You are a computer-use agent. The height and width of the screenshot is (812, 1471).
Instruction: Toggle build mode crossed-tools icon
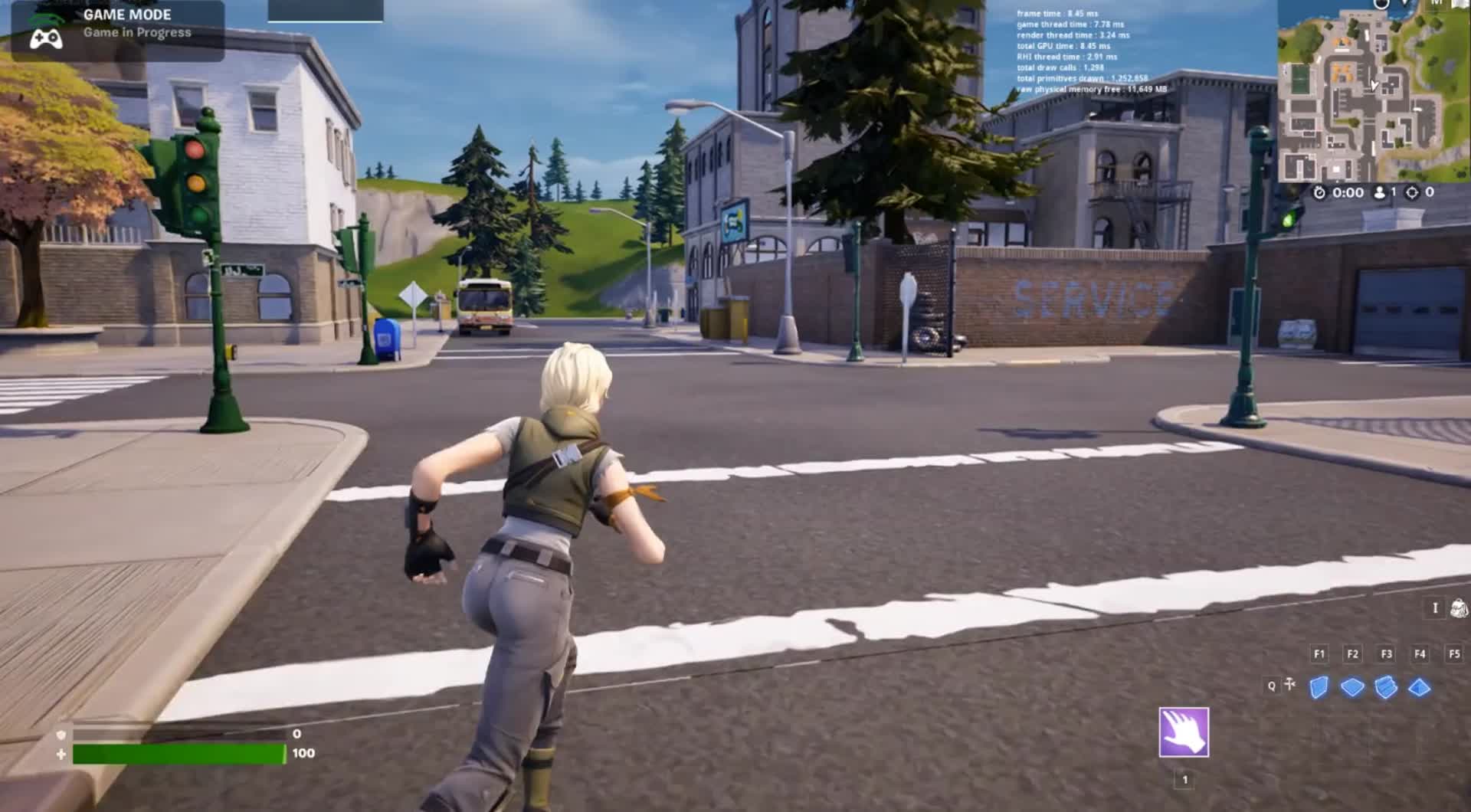tap(1290, 684)
